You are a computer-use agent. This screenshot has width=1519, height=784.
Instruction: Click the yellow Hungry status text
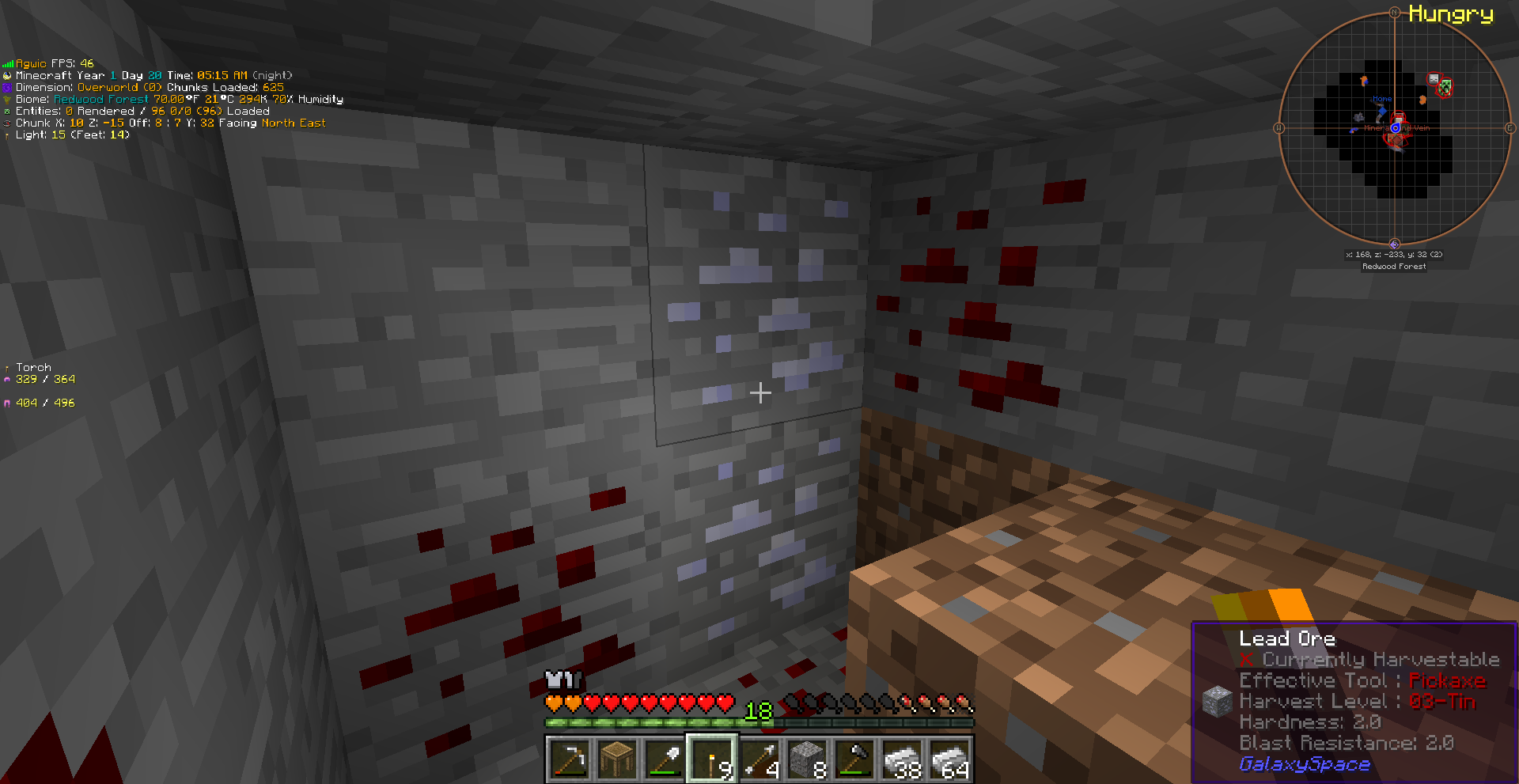tap(1451, 15)
